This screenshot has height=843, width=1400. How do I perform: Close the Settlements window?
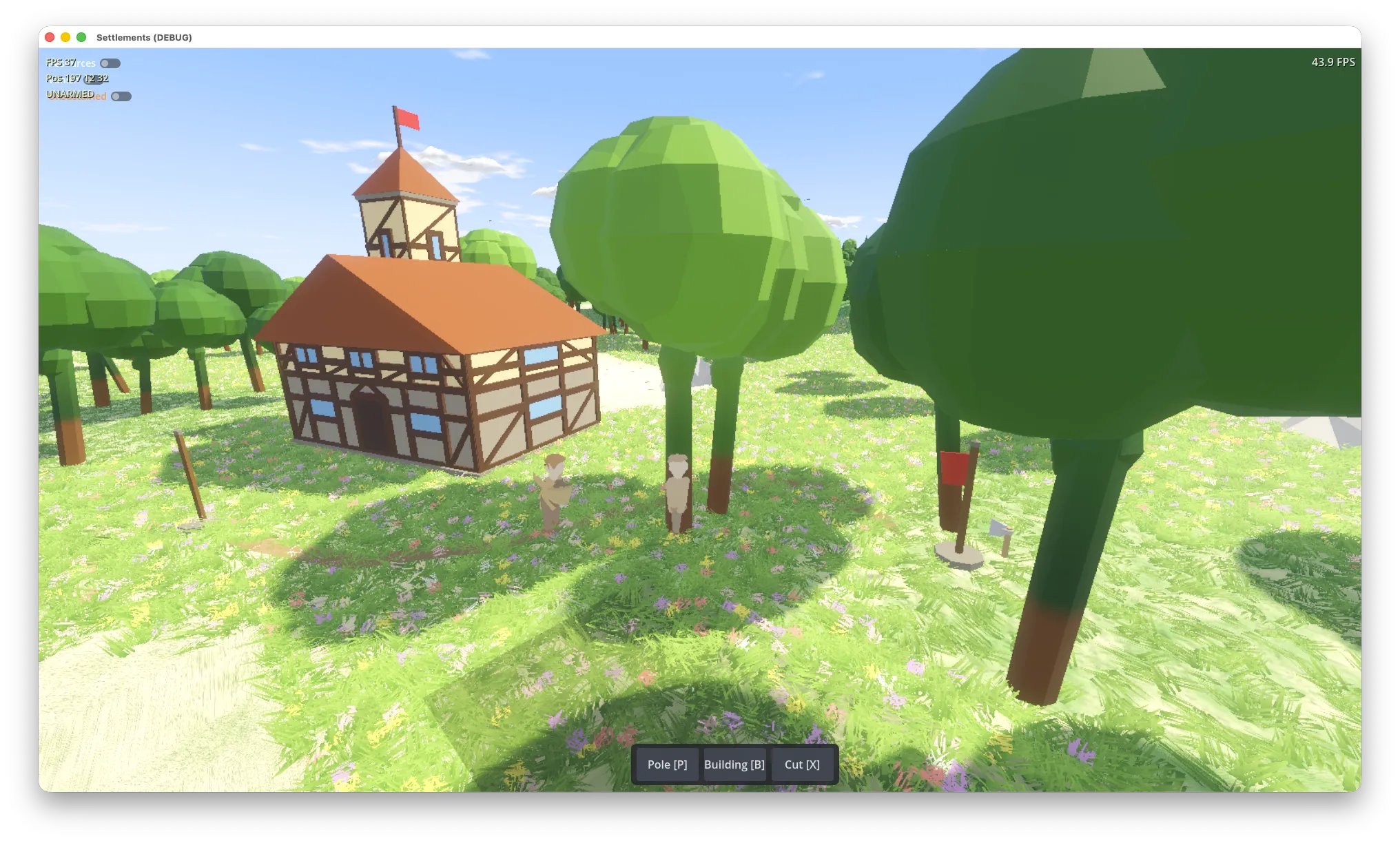pyautogui.click(x=50, y=37)
